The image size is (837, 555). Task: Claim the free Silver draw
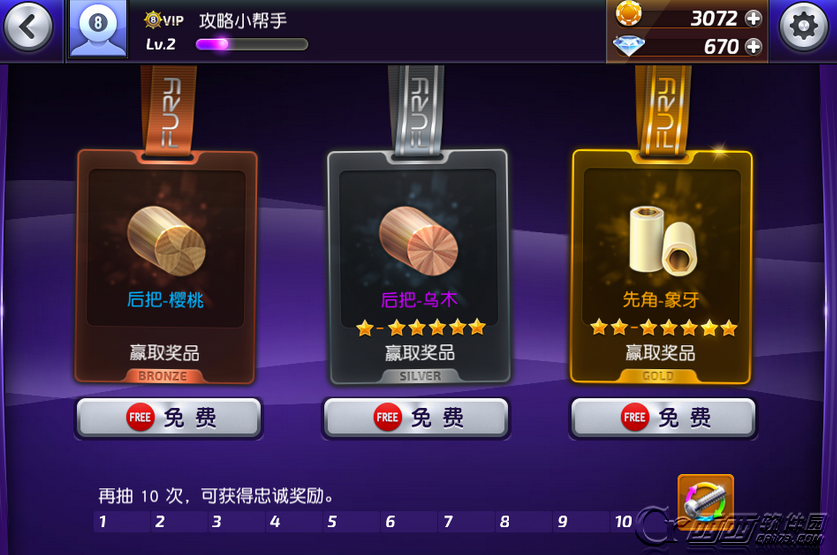[x=416, y=417]
